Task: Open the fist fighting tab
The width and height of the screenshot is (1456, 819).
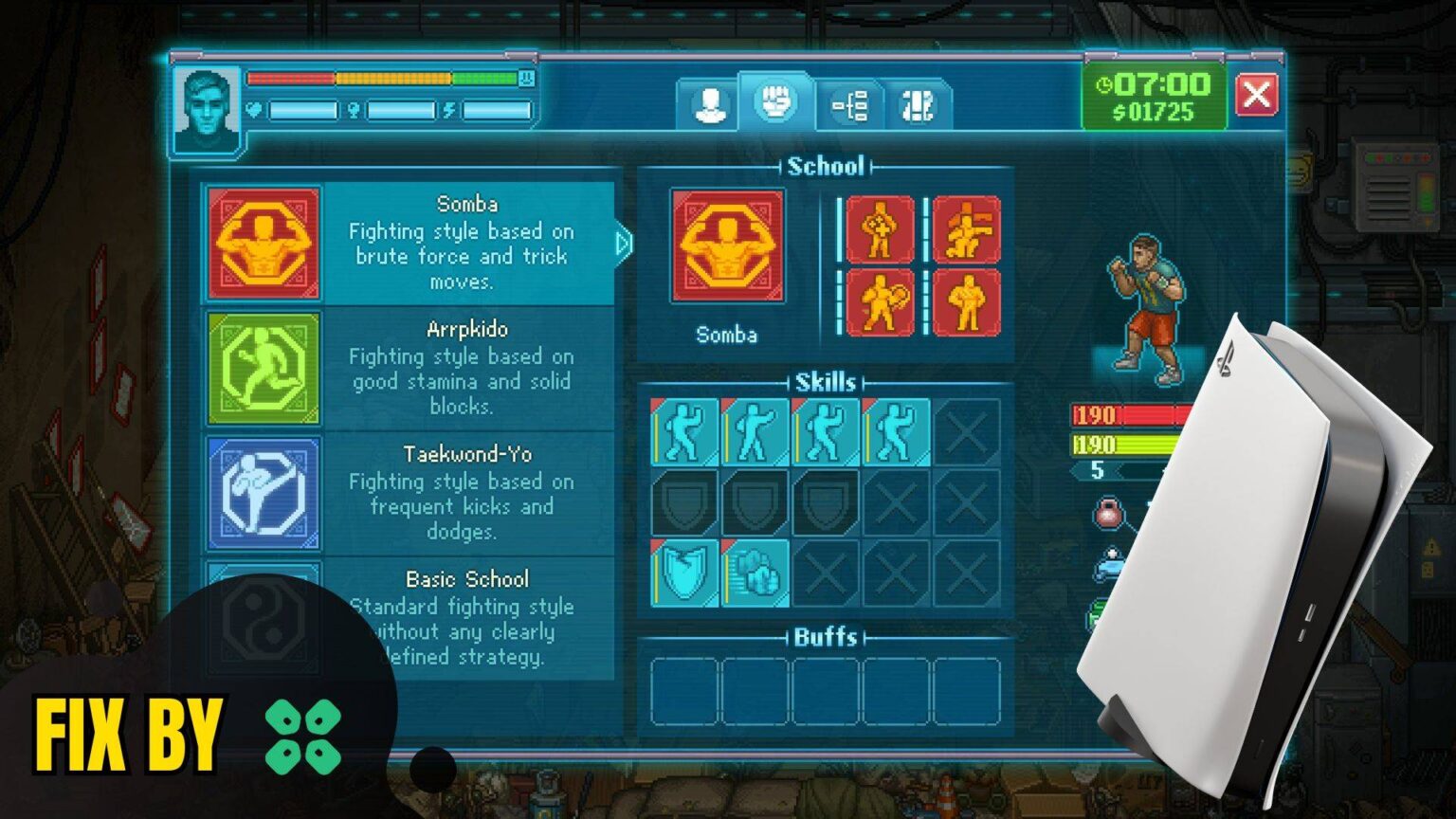Action: [776, 101]
